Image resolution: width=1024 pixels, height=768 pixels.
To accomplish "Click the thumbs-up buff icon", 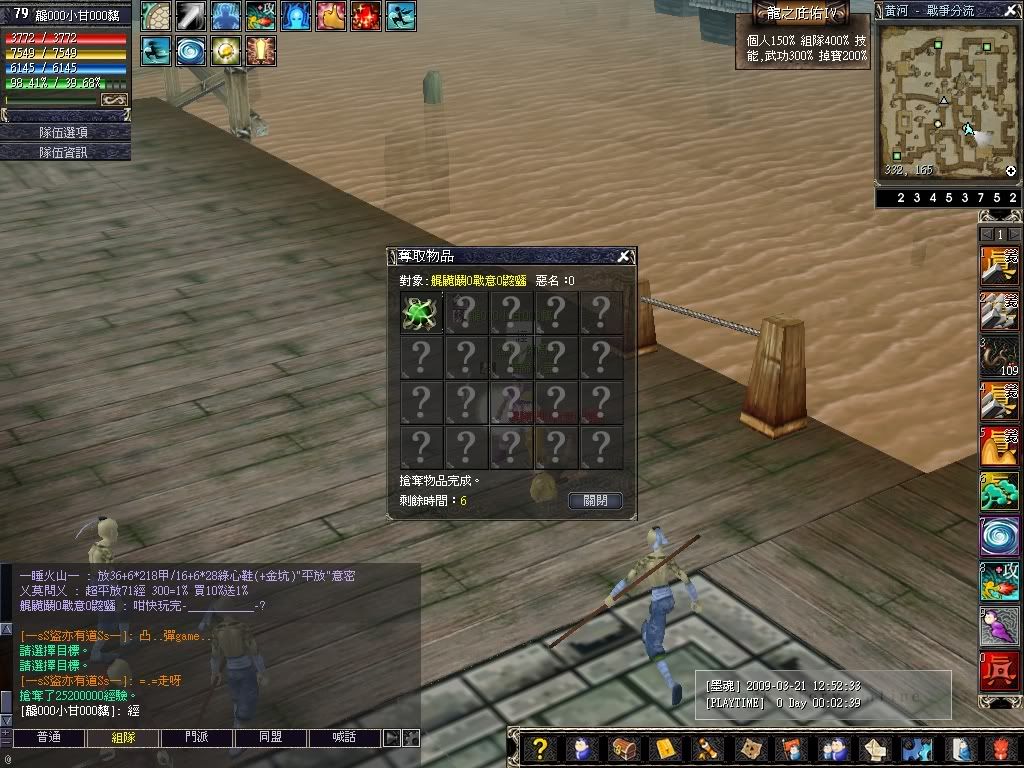I will pos(329,16).
